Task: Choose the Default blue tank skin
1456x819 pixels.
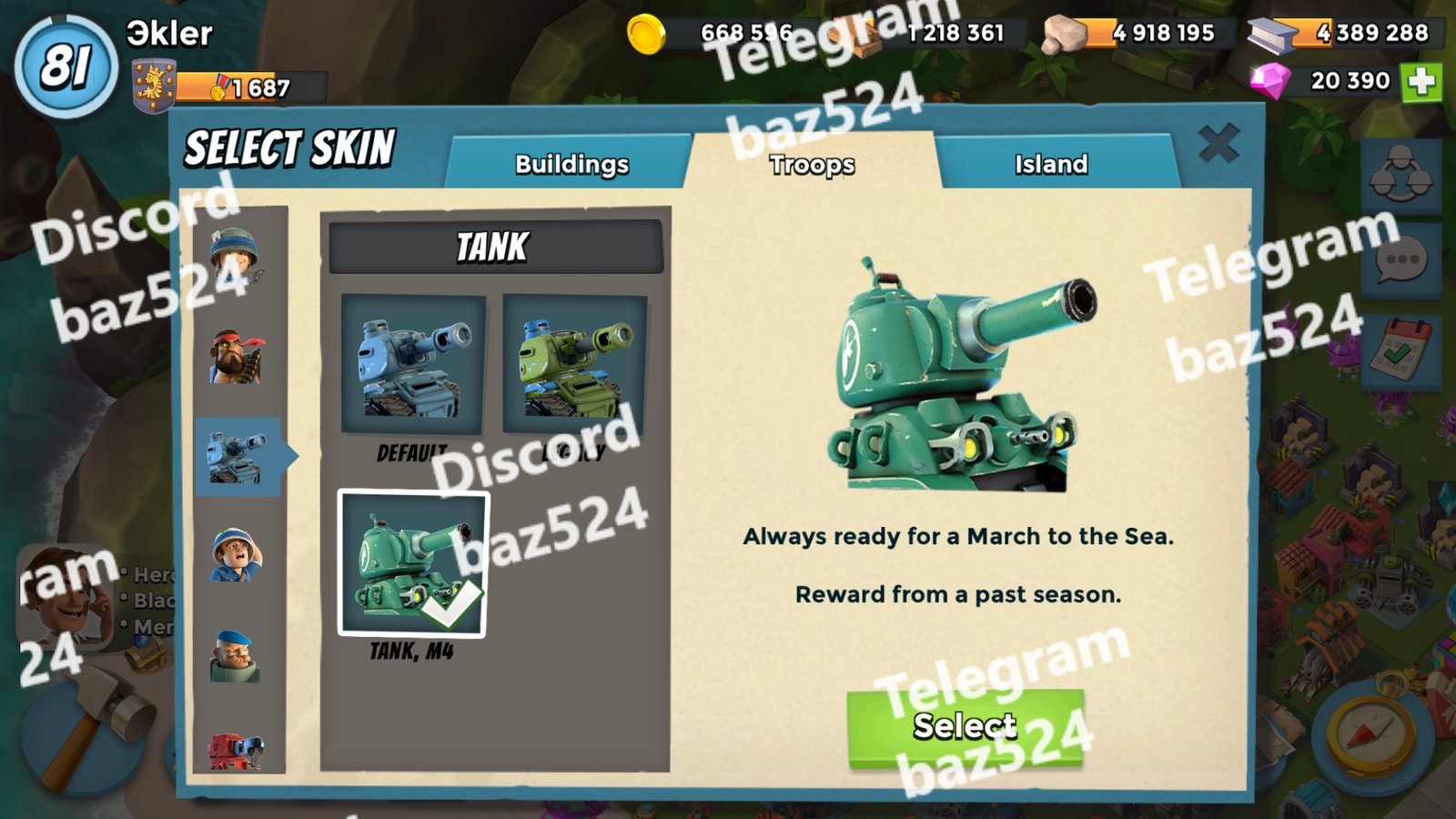Action: click(x=412, y=364)
